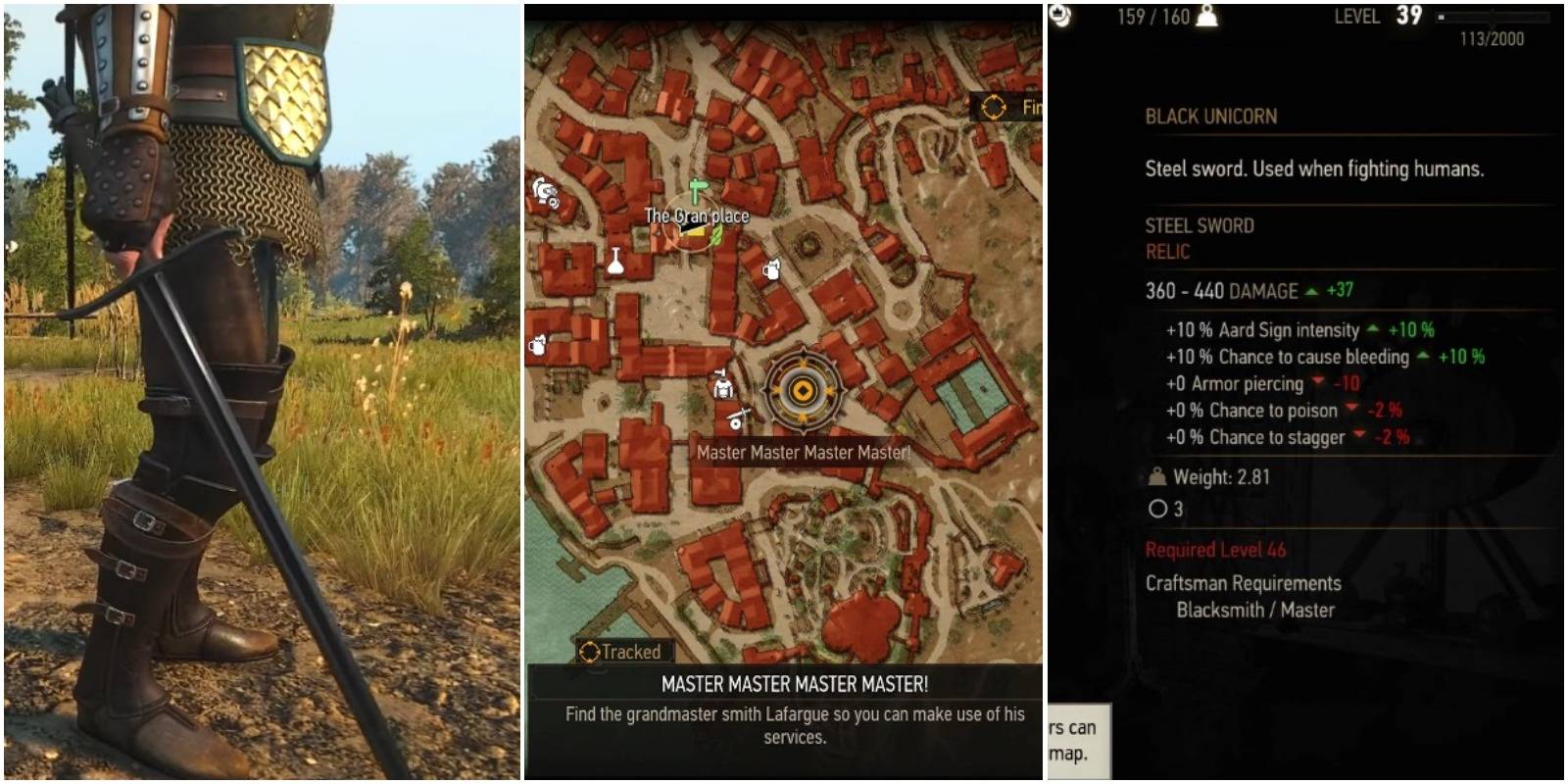Click the grindstone icon below the armorer's table

(735, 419)
